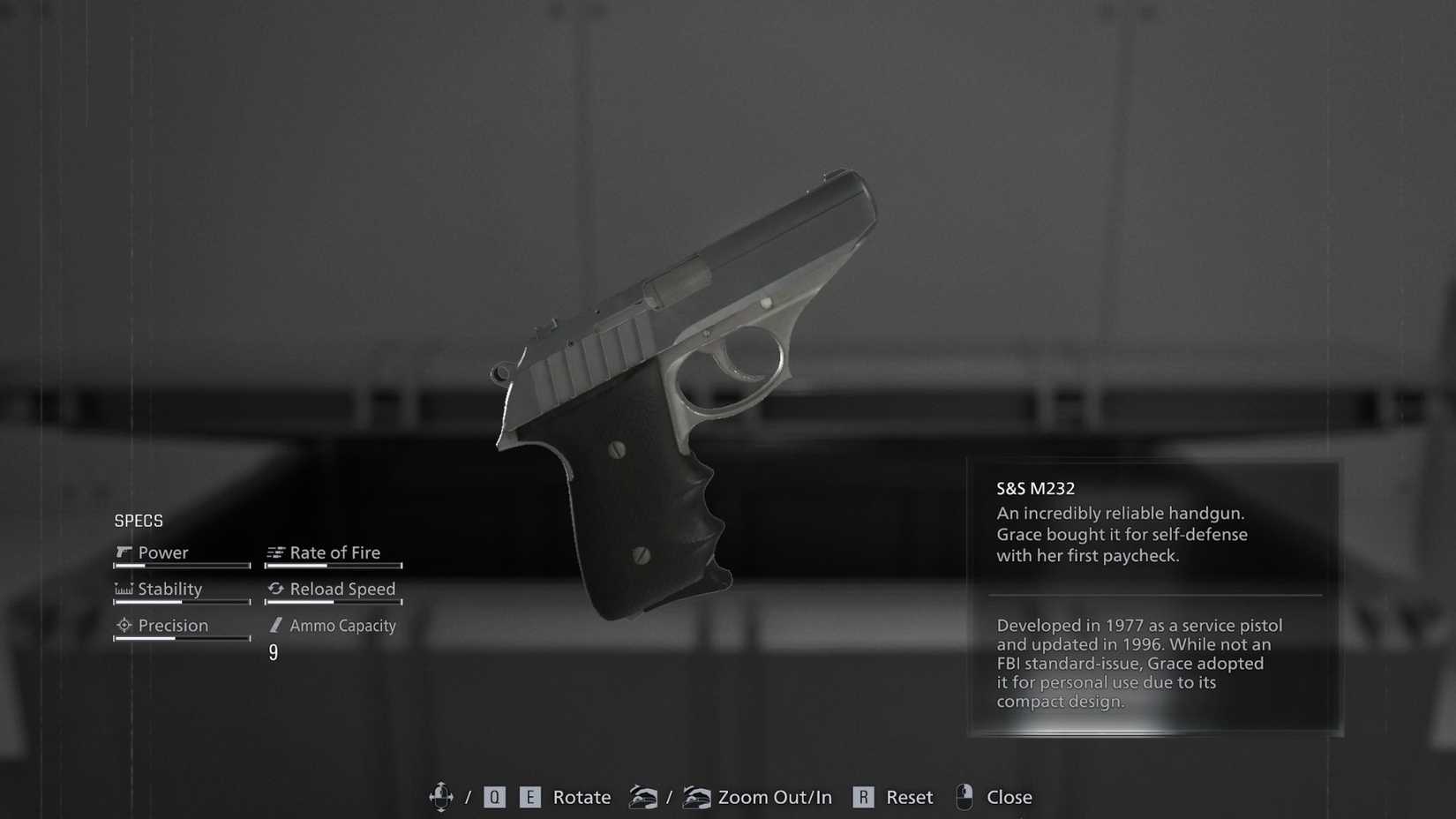Viewport: 1456px width, 819px height.
Task: Click the Ammo Capacity magazine icon
Action: [275, 625]
